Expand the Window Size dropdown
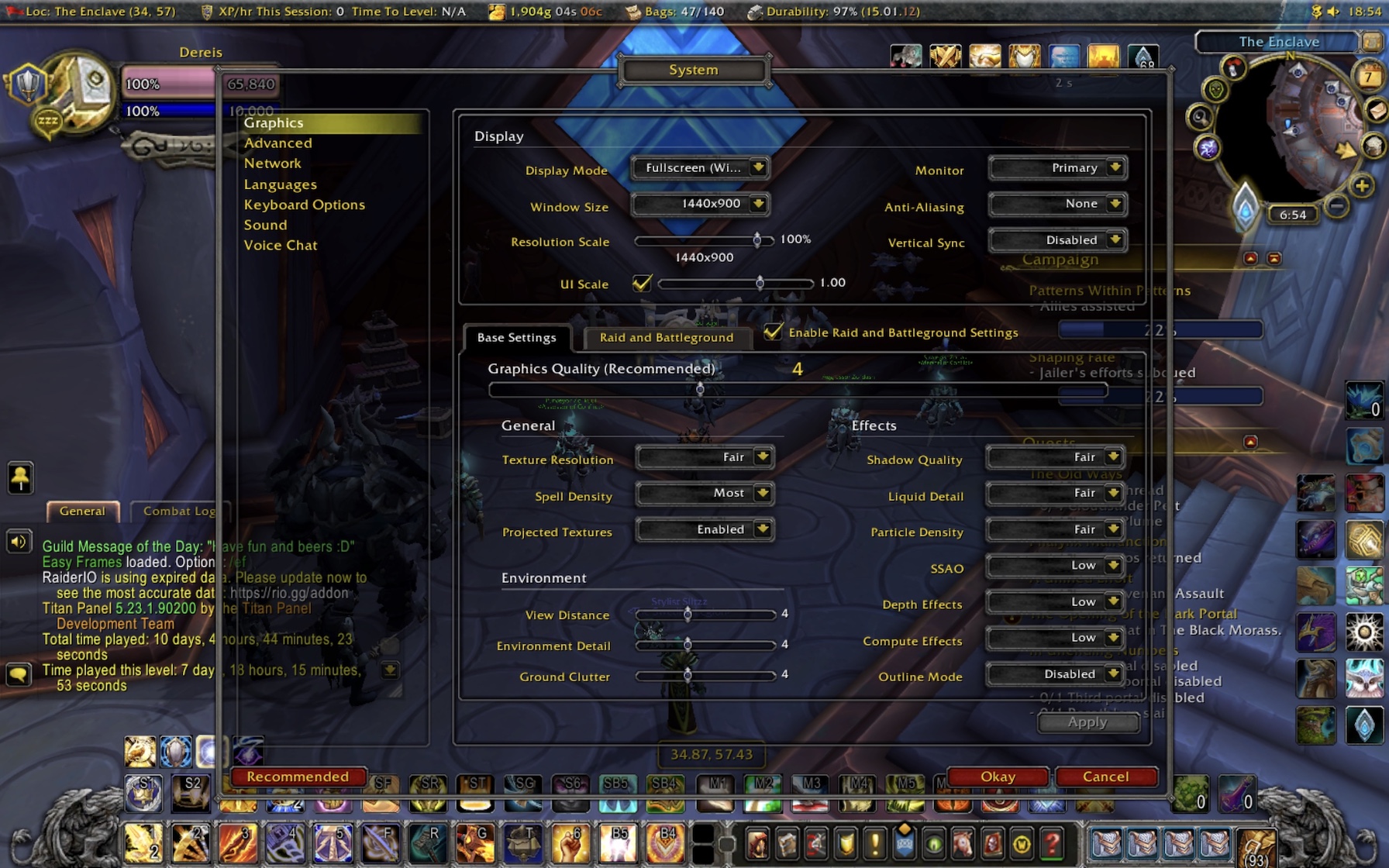 (x=700, y=204)
